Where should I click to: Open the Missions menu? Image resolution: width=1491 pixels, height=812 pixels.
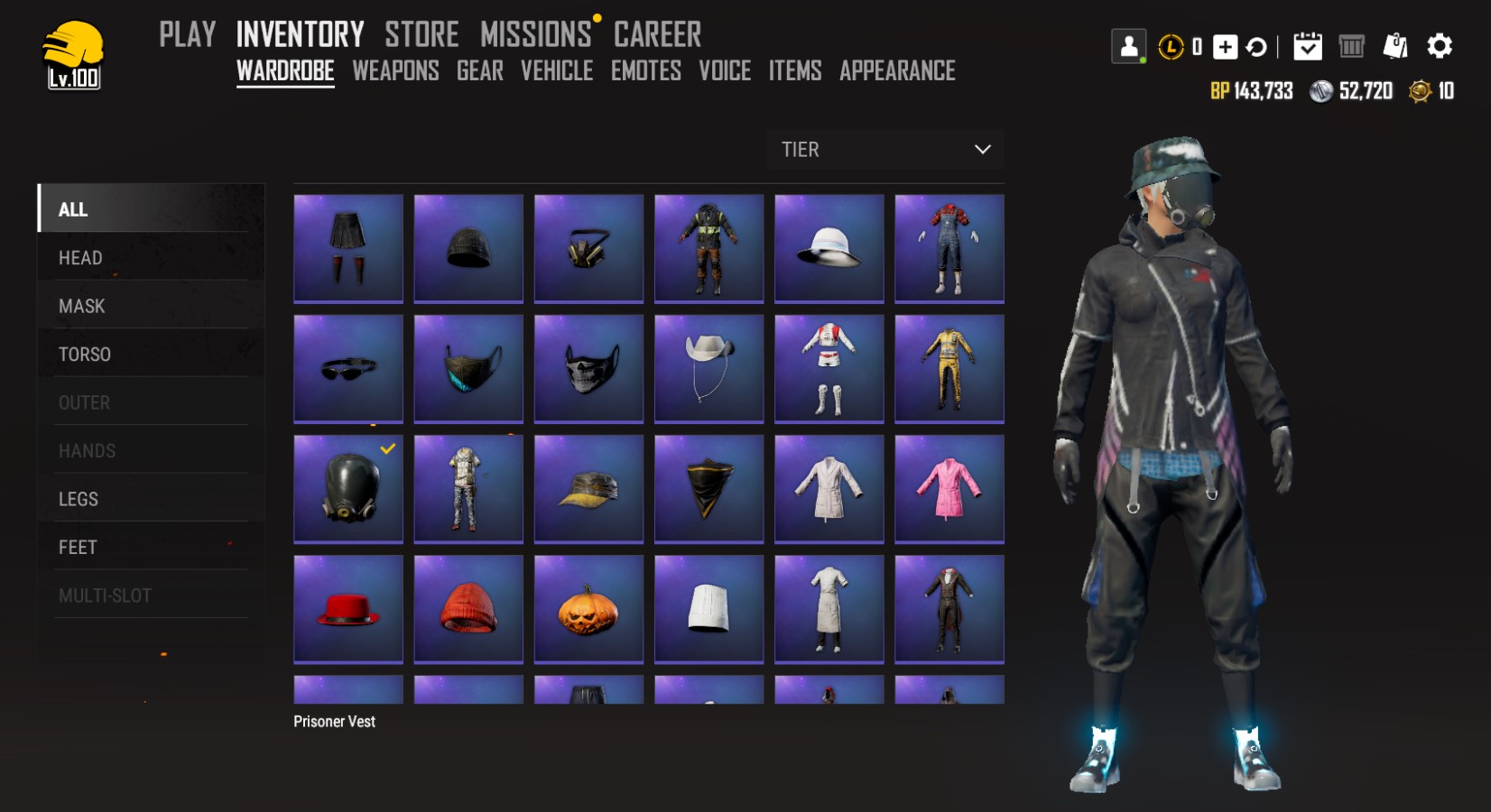tap(535, 34)
